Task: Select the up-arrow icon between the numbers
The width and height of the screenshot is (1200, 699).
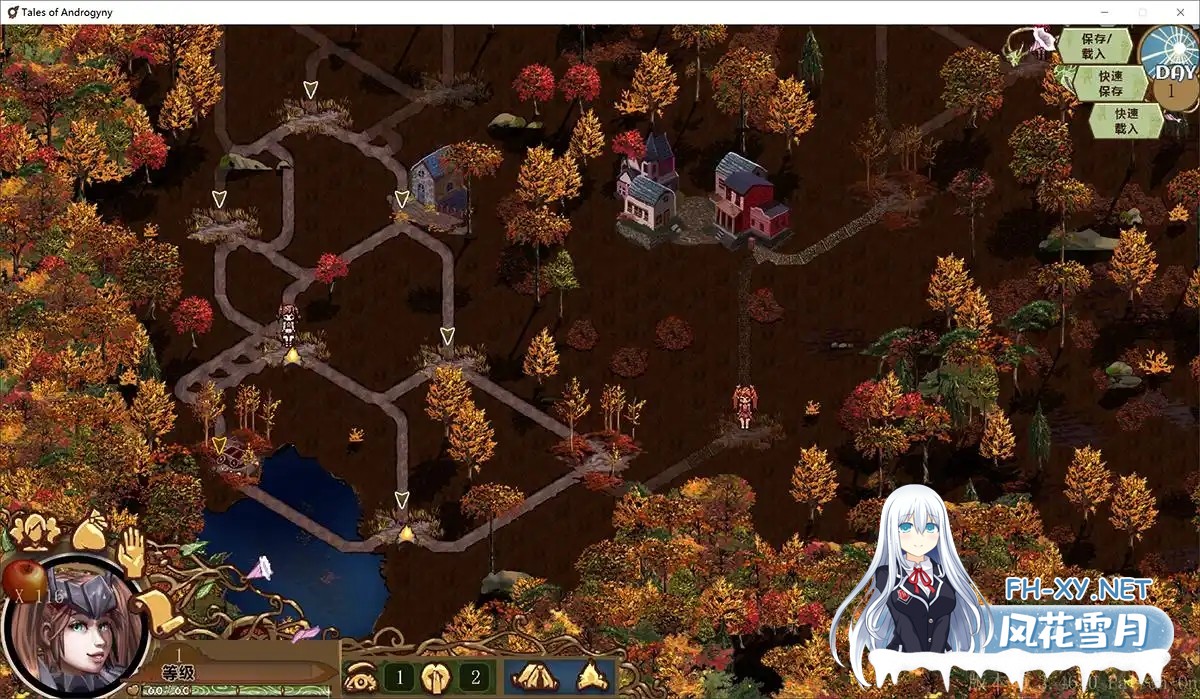Action: point(437,677)
